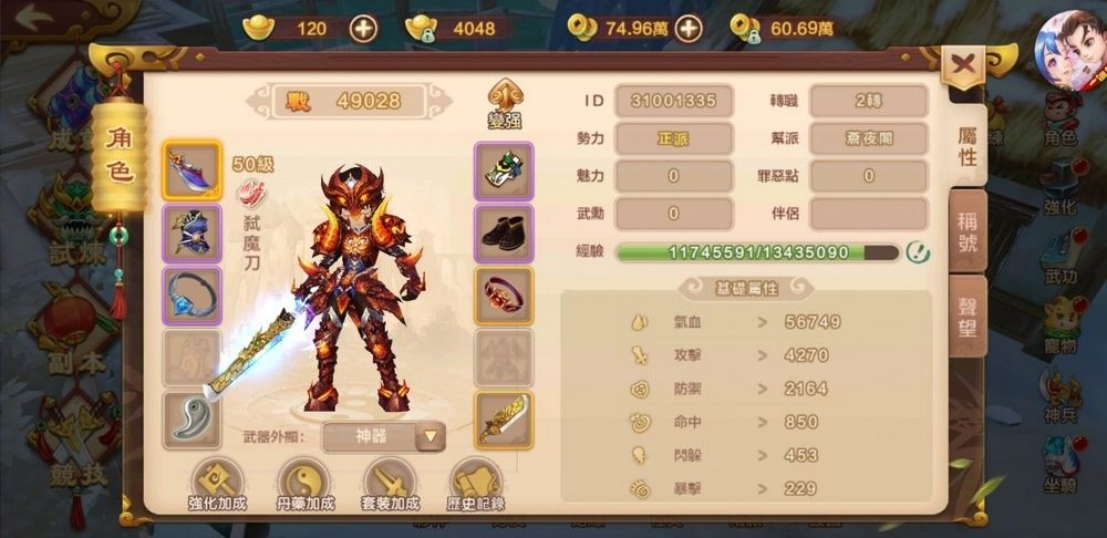The width and height of the screenshot is (1107, 538).
Task: Open the 聲望 tab
Action: [x=966, y=316]
